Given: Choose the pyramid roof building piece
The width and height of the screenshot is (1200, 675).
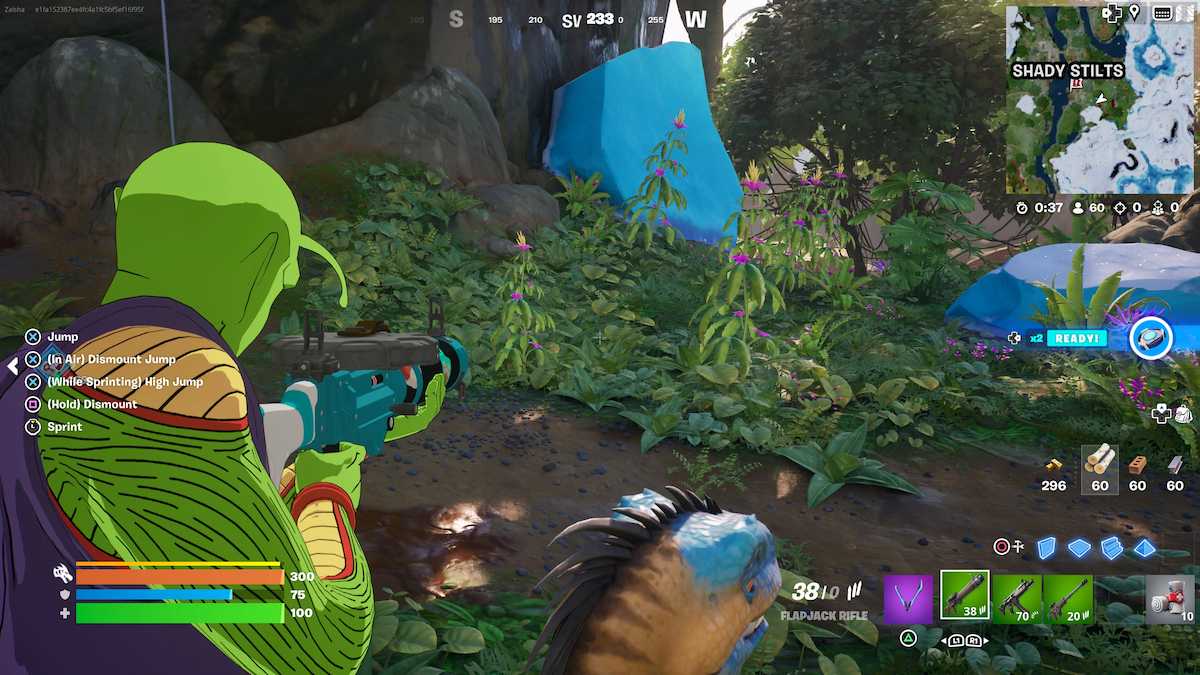Looking at the screenshot, I should pos(1145,547).
